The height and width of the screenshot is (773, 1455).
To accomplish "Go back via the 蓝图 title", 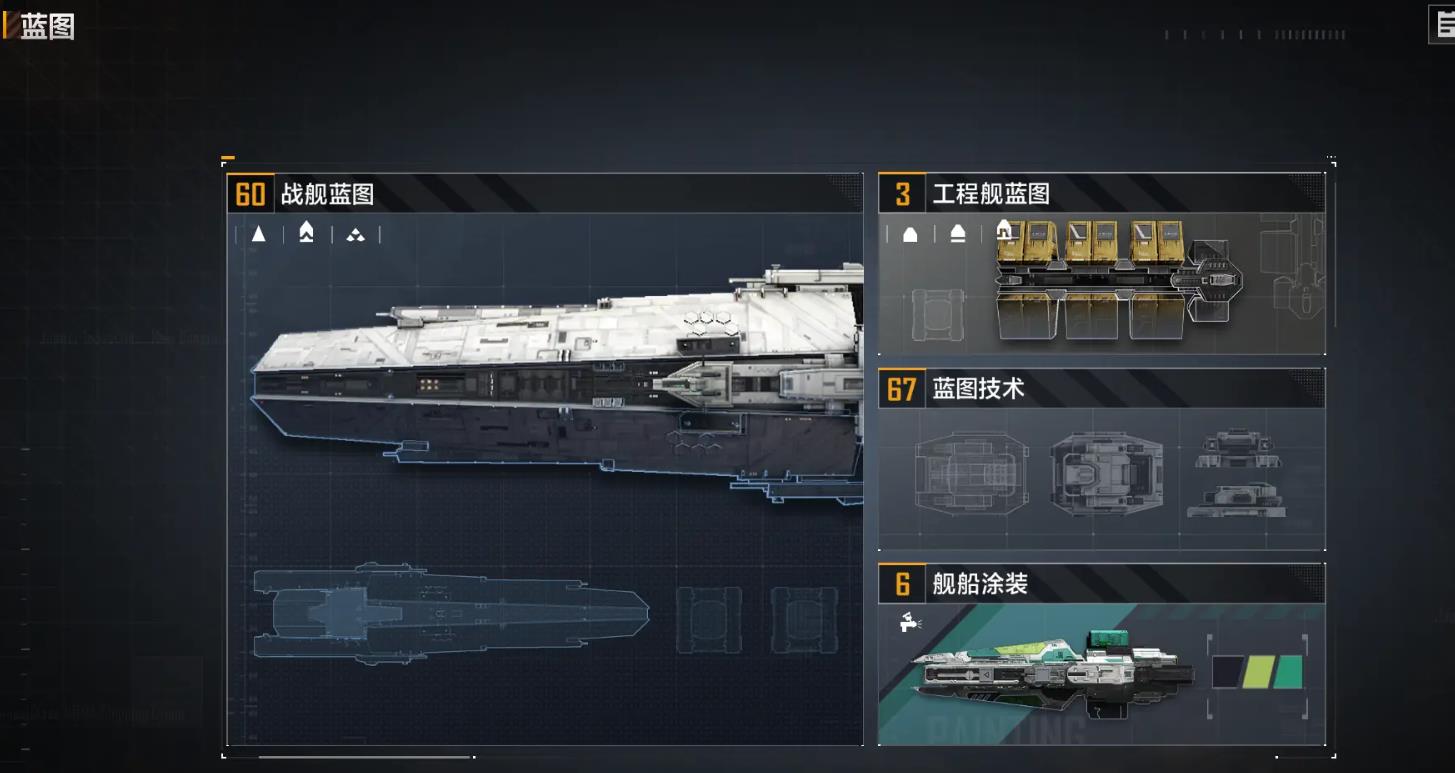I will pyautogui.click(x=41, y=26).
